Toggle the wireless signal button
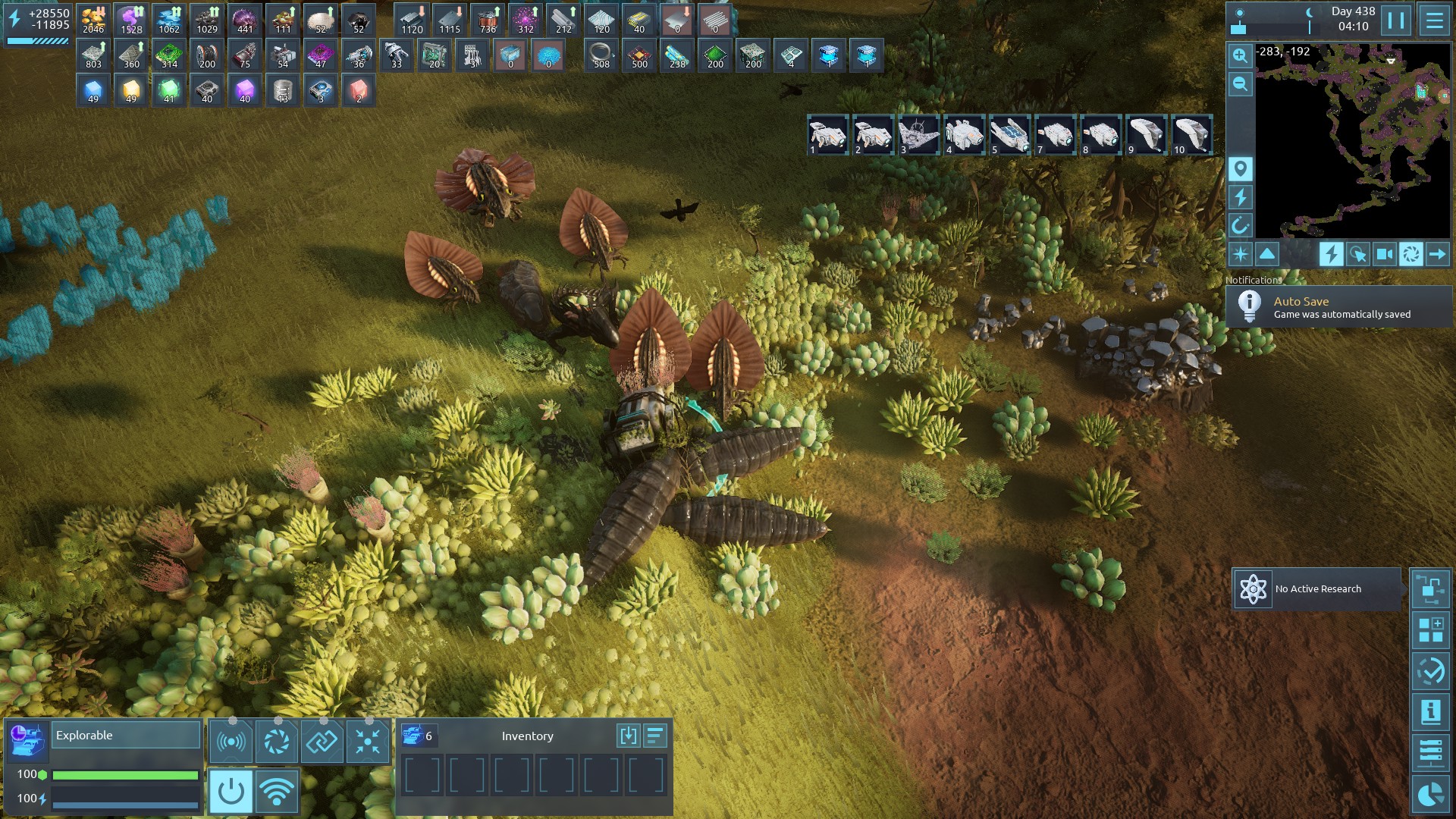 tap(277, 791)
